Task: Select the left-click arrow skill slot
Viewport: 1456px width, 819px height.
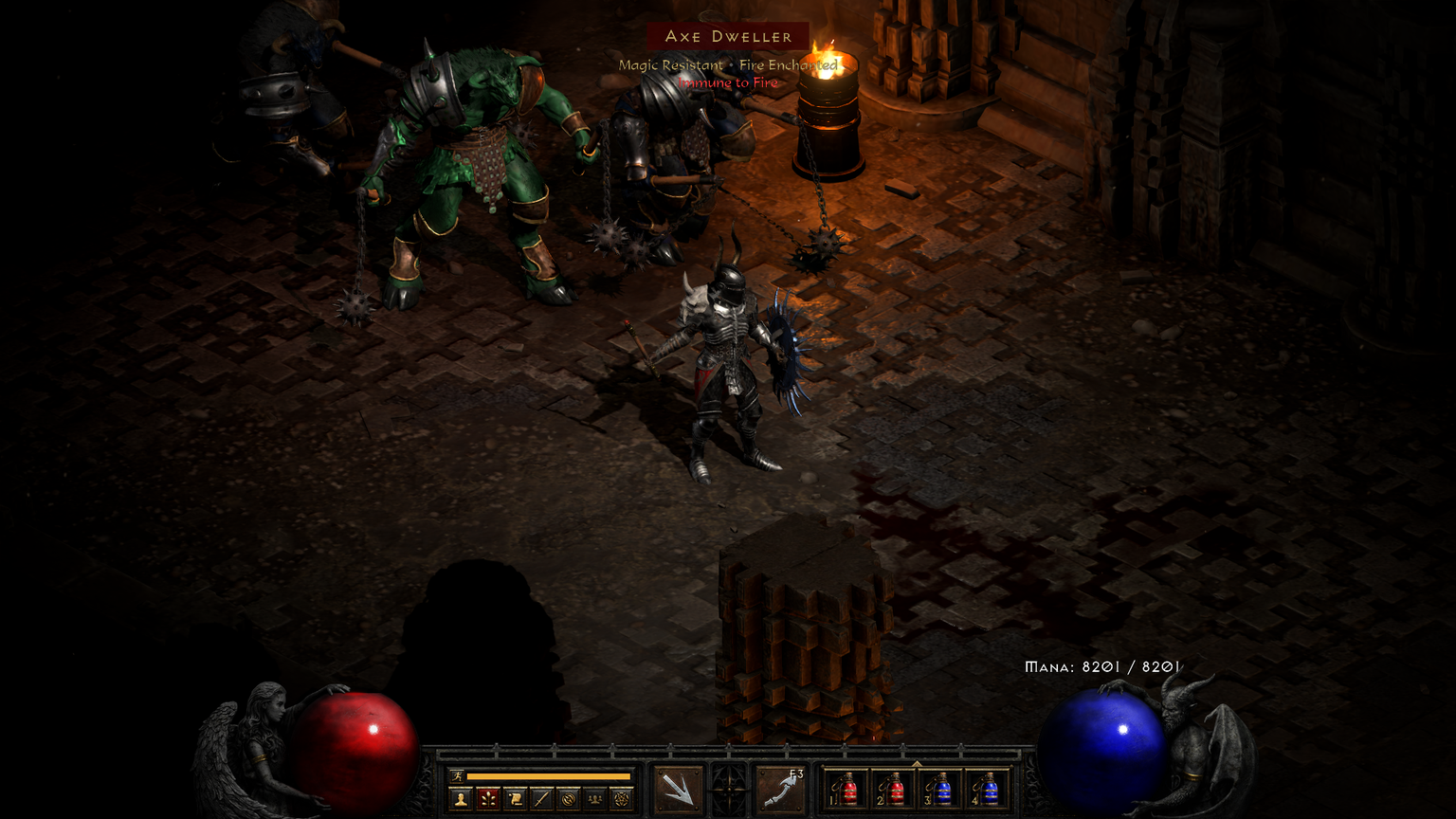Action: pos(679,789)
